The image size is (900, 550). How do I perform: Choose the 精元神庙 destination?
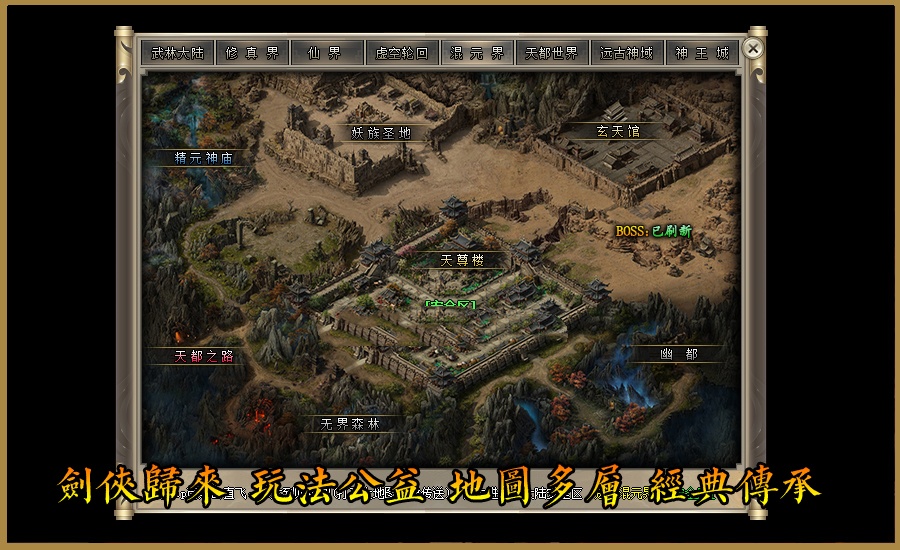tap(203, 158)
